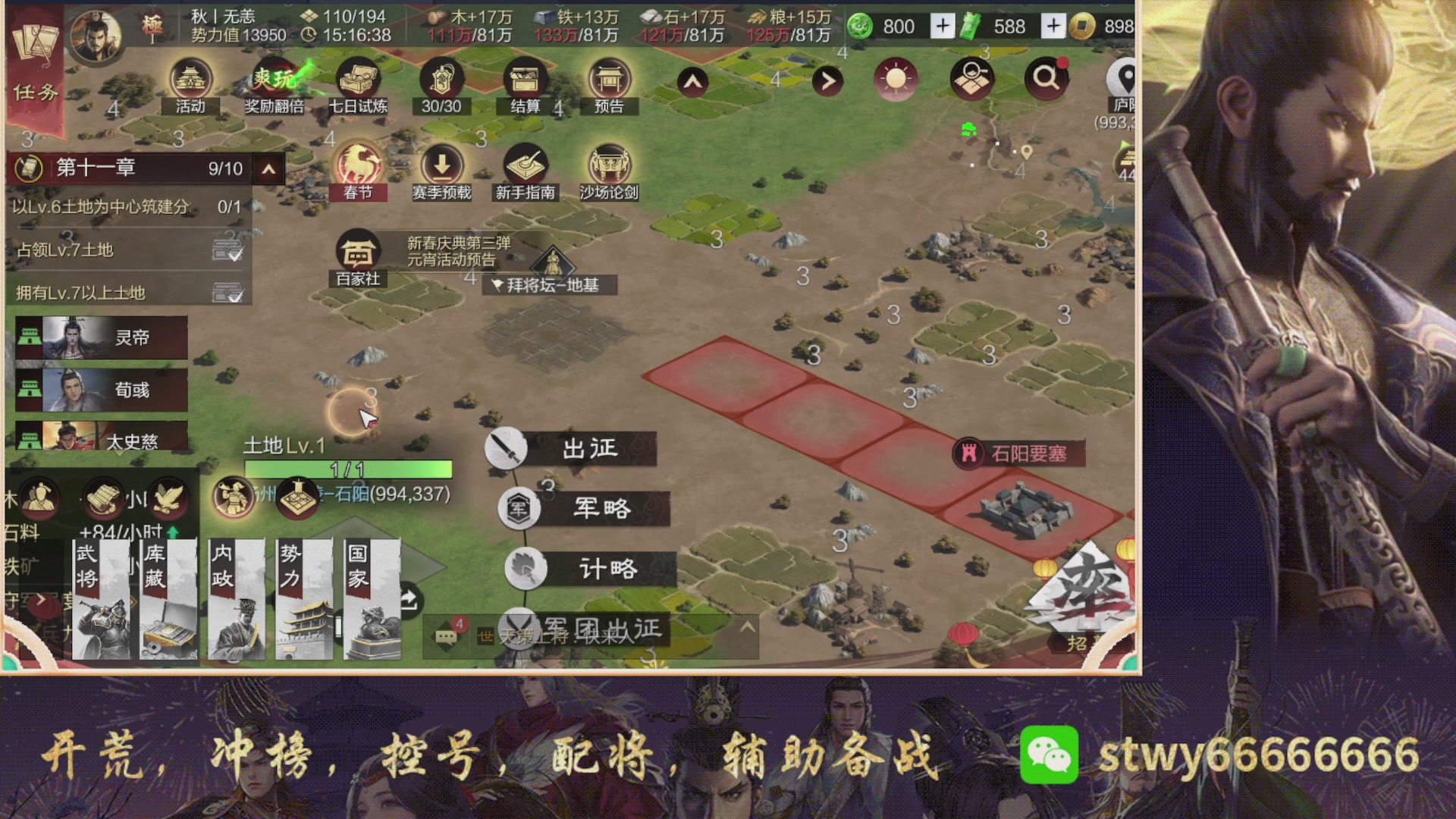Open the 春节 Spring Festival event
The height and width of the screenshot is (819, 1456).
coord(360,163)
